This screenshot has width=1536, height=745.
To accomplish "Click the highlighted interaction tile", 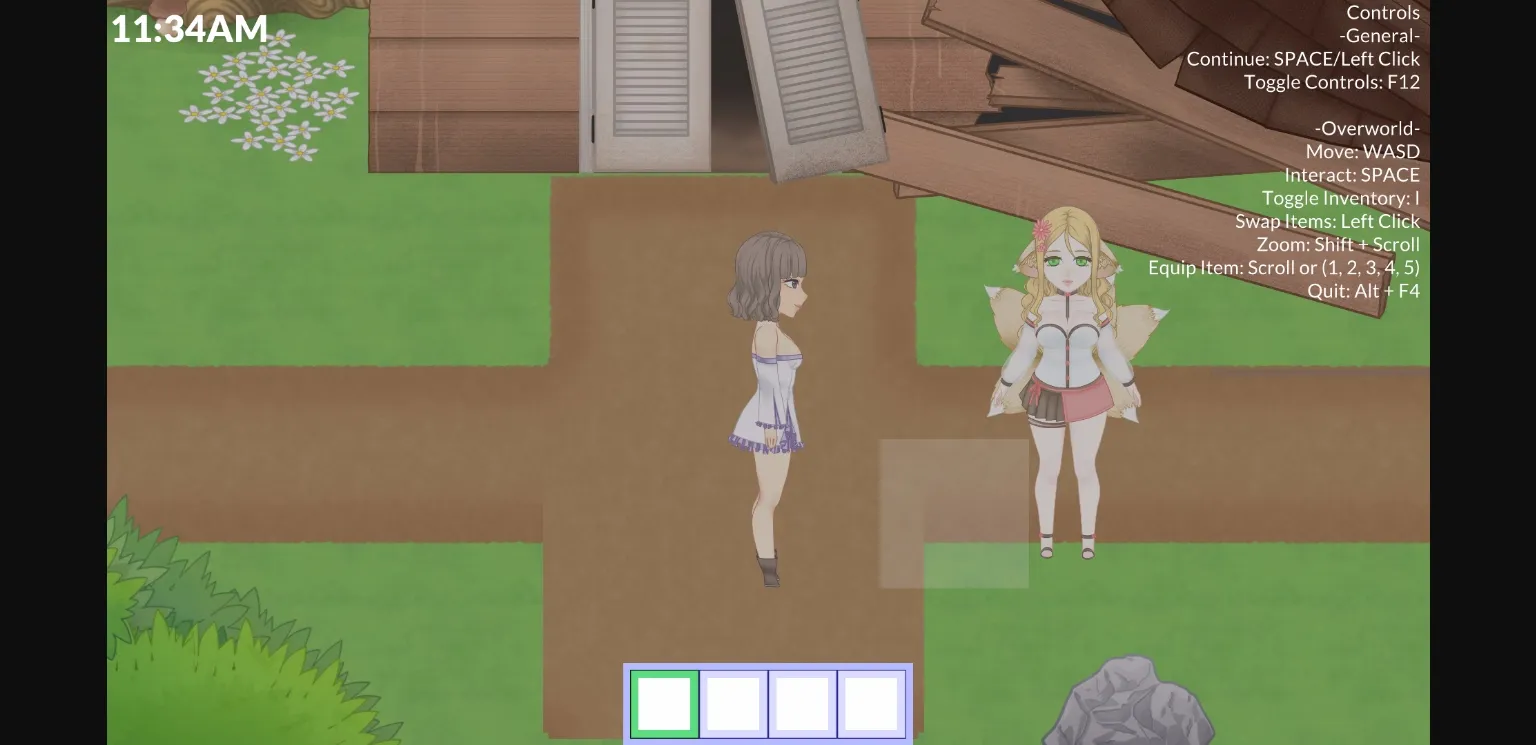I will point(953,512).
